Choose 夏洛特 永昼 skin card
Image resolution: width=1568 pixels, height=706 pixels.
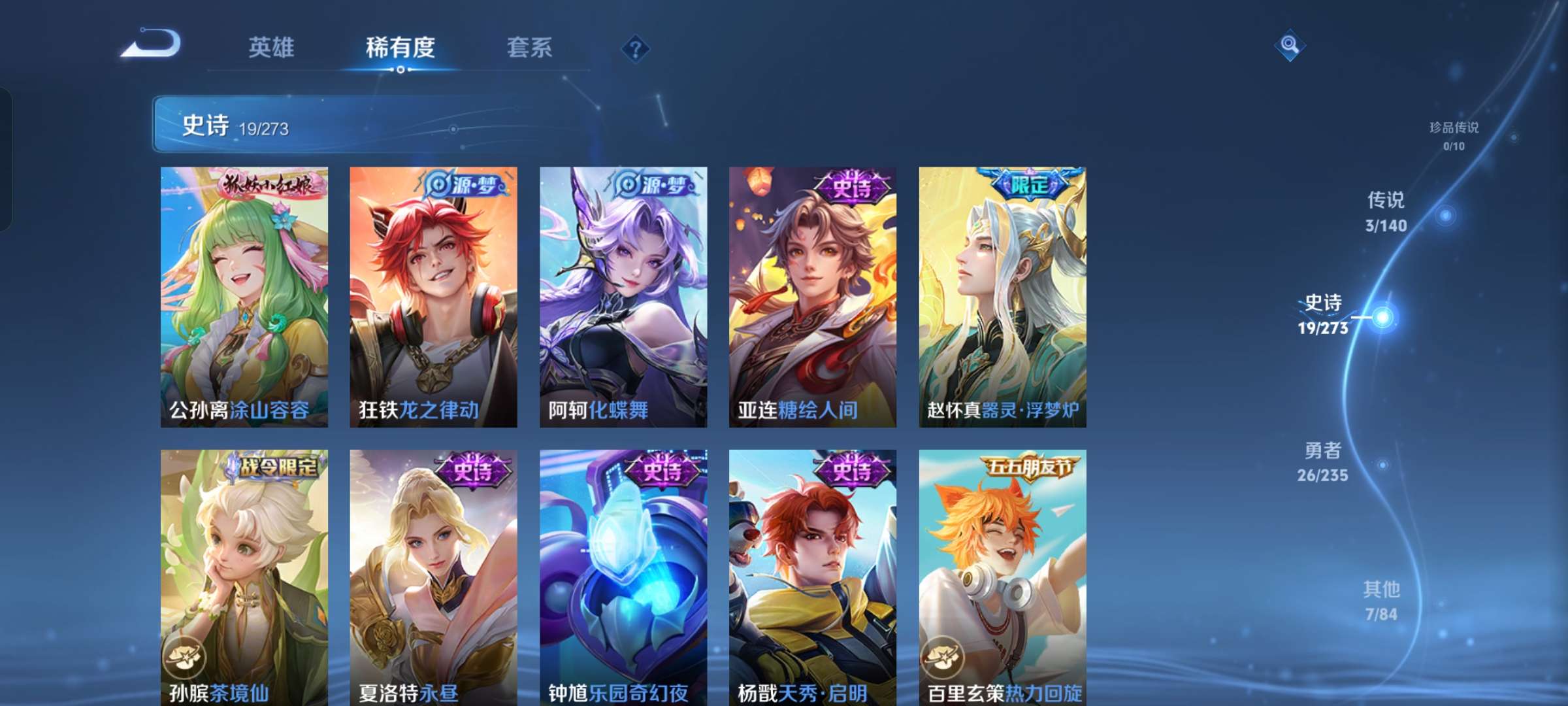point(433,577)
